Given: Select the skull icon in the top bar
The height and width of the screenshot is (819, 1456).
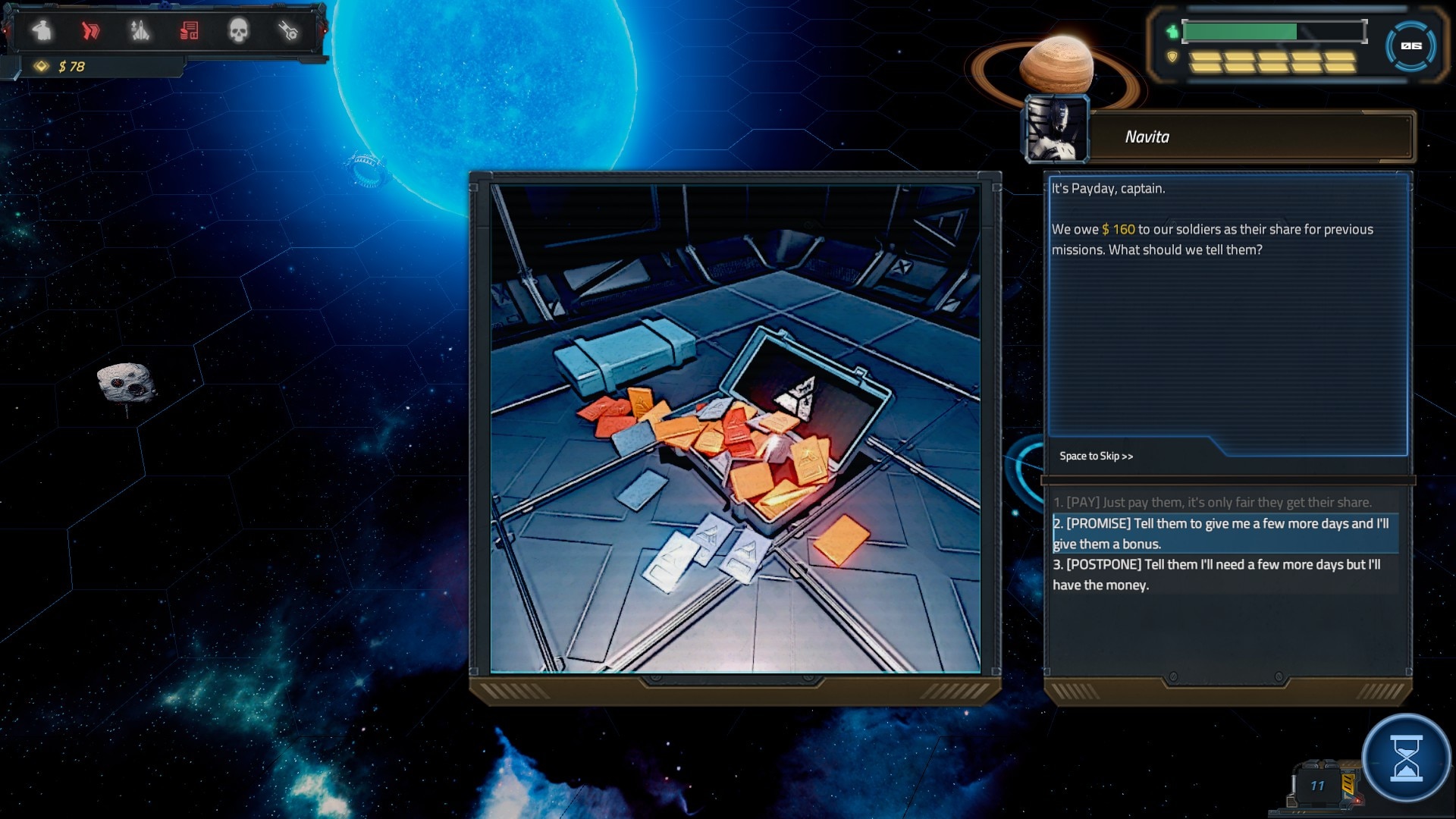Looking at the screenshot, I should tap(238, 30).
